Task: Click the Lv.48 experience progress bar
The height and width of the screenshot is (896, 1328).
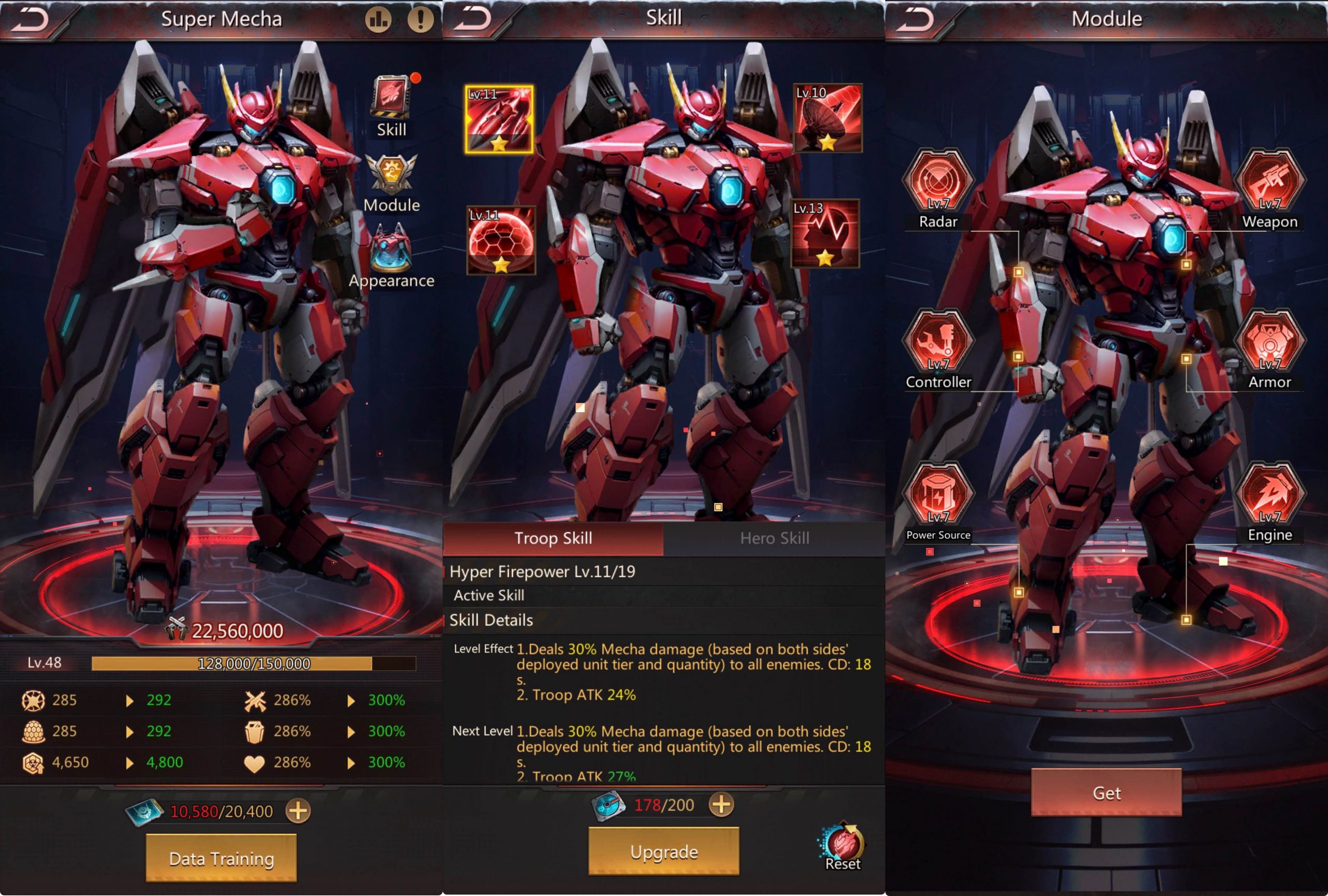Action: [x=253, y=663]
